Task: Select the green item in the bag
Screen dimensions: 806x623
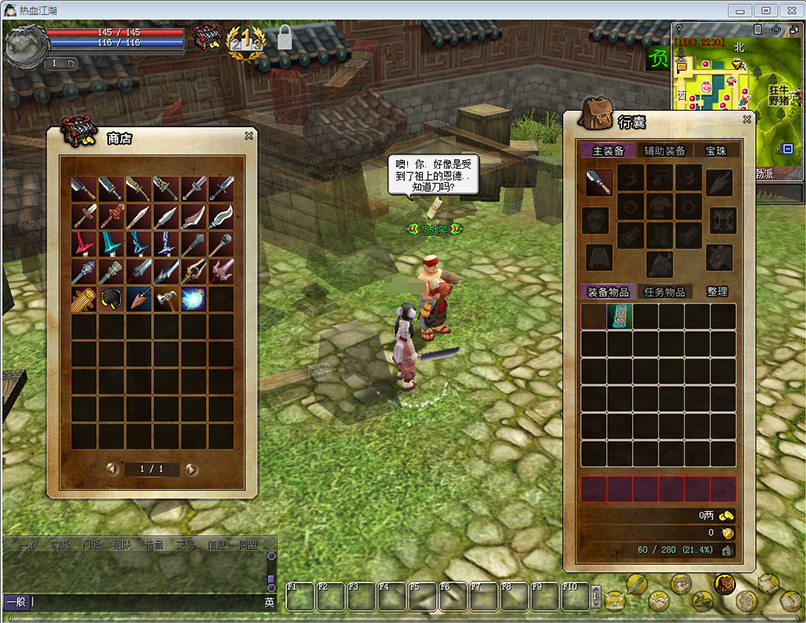Action: [620, 317]
